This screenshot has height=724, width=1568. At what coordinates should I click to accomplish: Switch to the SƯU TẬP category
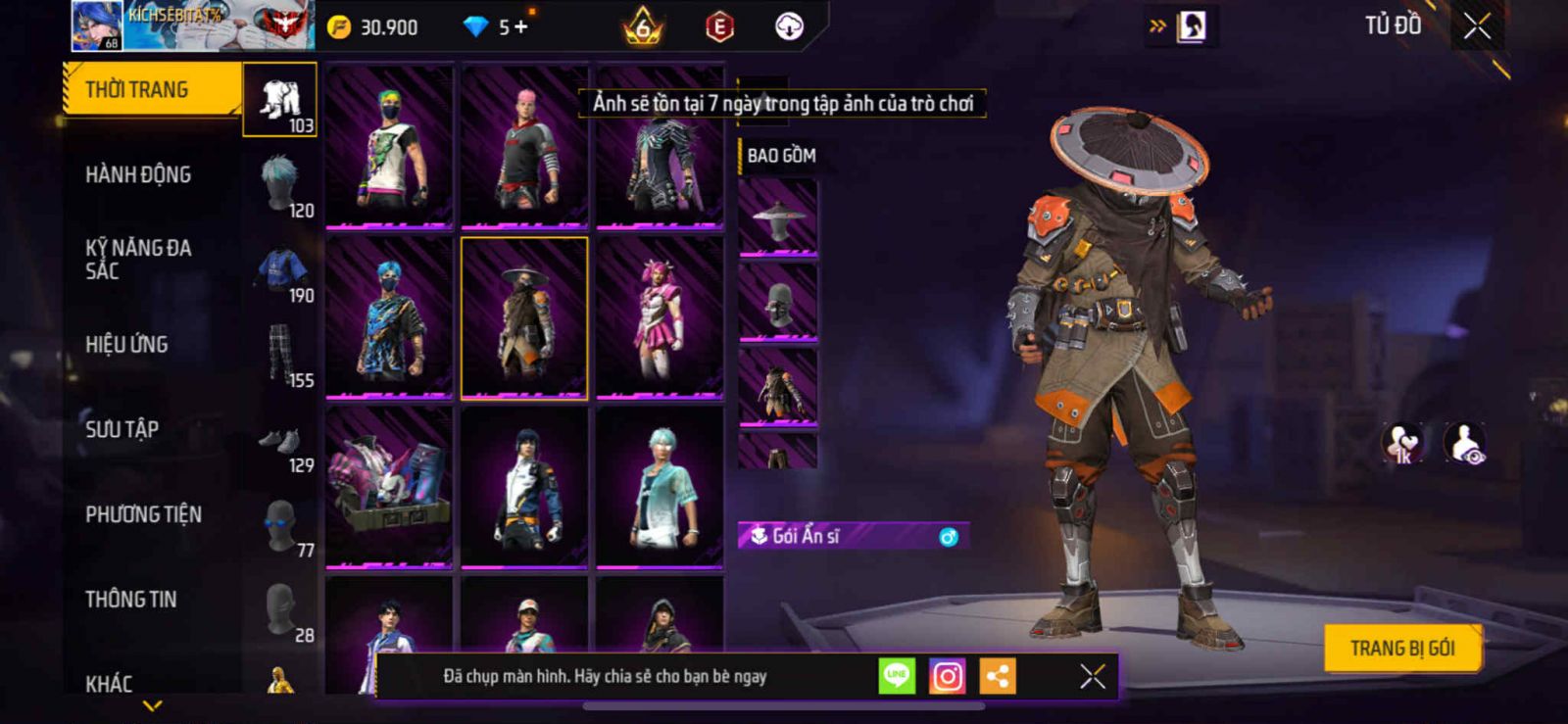pos(122,429)
